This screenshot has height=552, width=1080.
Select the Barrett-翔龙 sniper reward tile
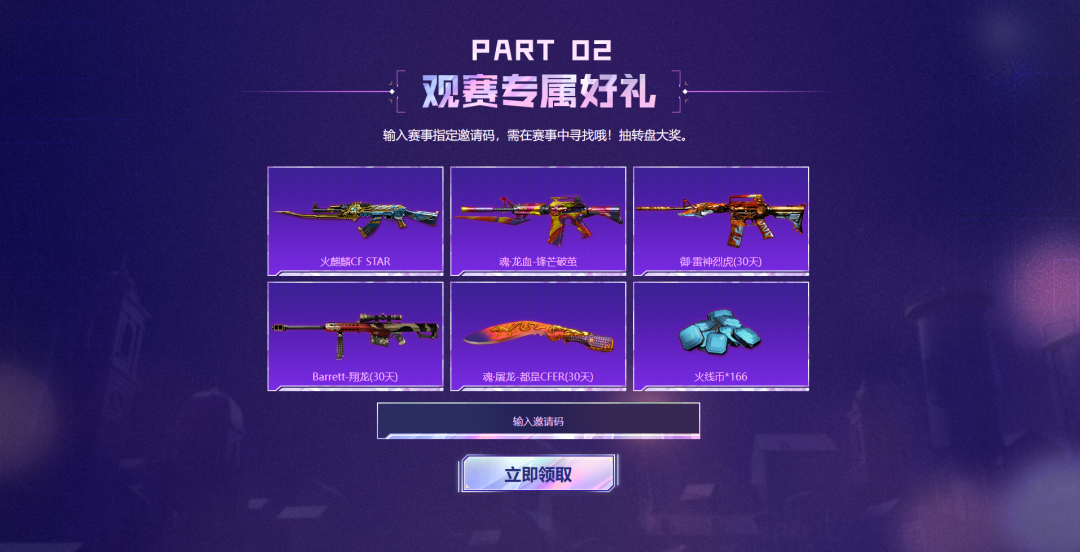pyautogui.click(x=355, y=336)
